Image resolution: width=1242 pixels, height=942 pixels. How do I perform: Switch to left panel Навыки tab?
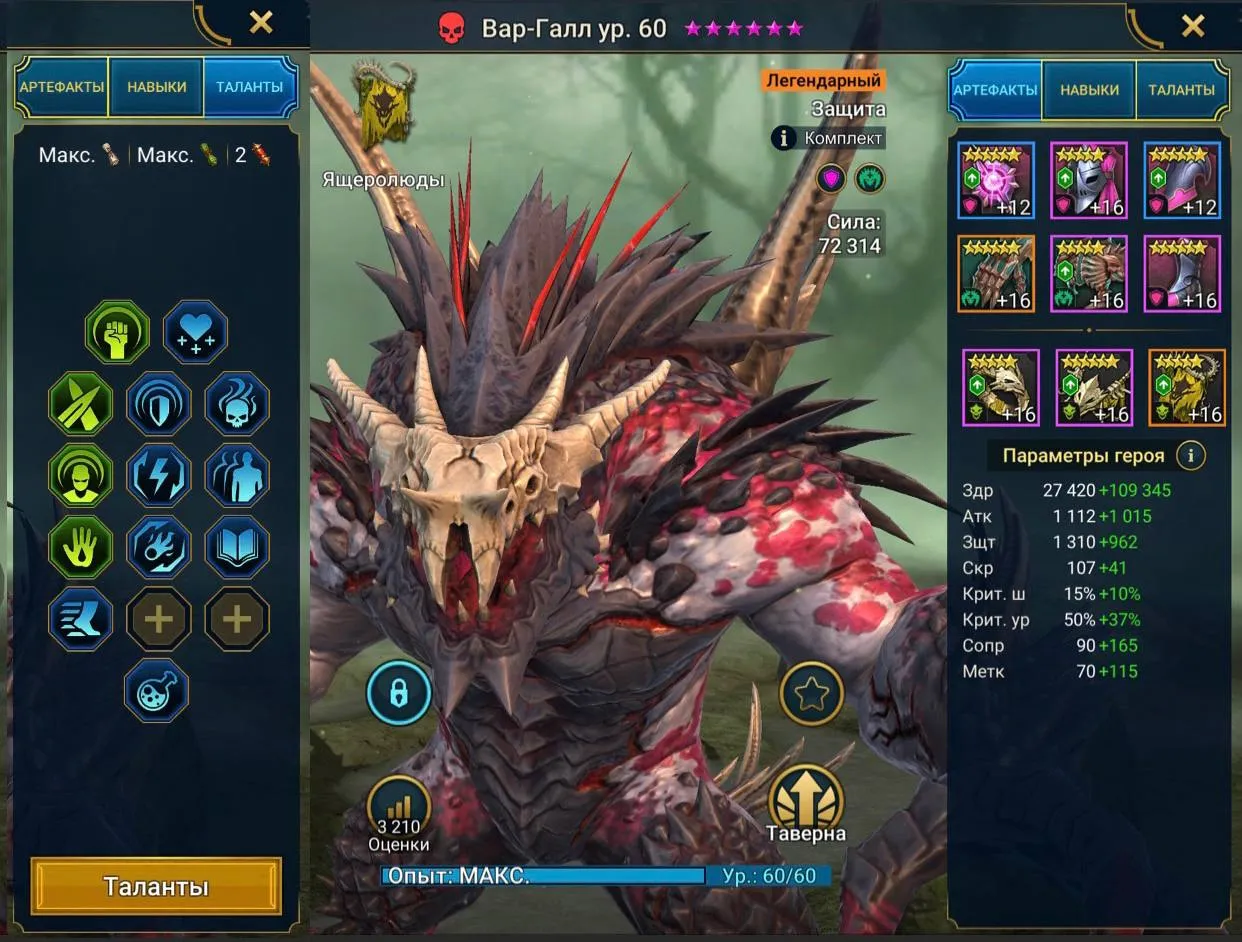point(156,87)
